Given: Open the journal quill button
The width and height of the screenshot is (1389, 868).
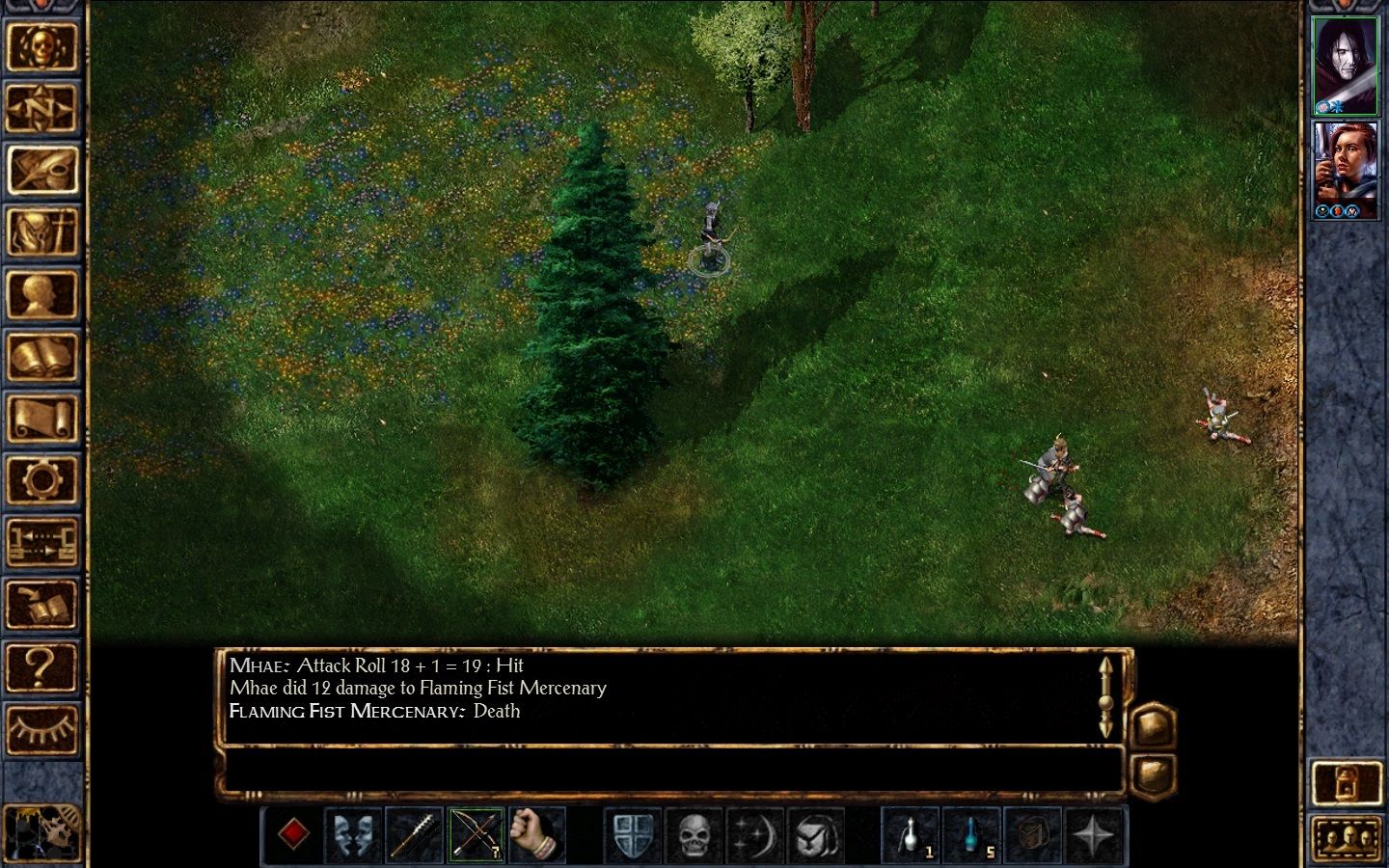Looking at the screenshot, I should [41, 170].
